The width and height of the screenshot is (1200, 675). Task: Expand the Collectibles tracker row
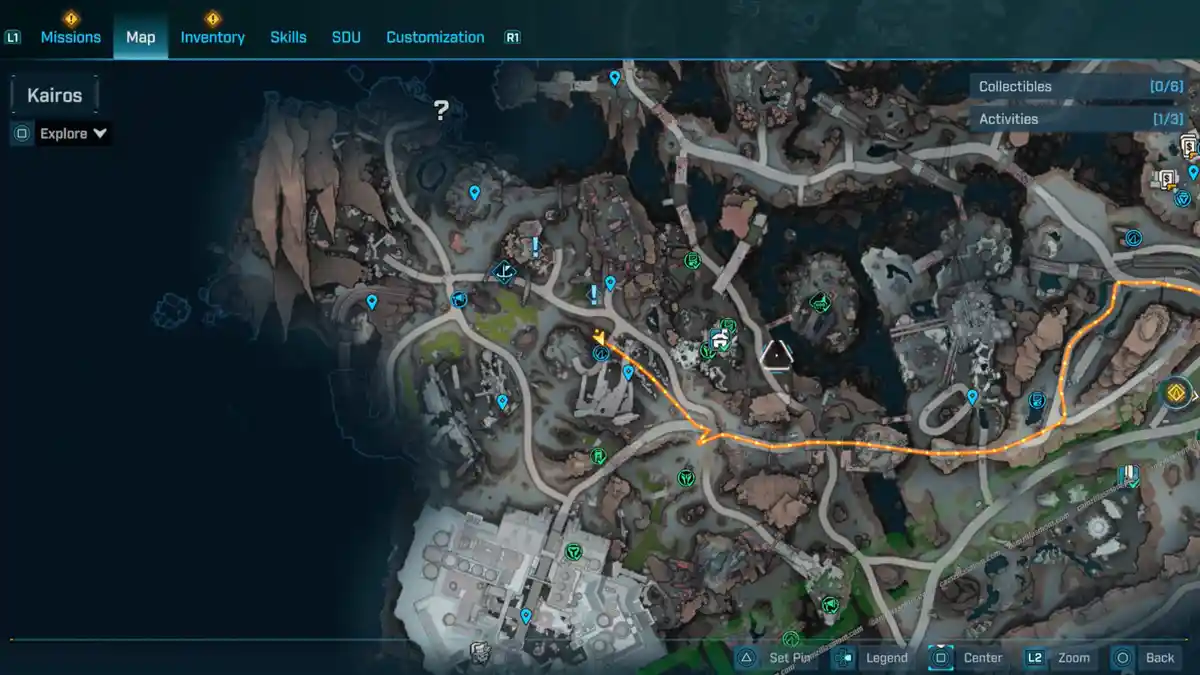click(1080, 87)
